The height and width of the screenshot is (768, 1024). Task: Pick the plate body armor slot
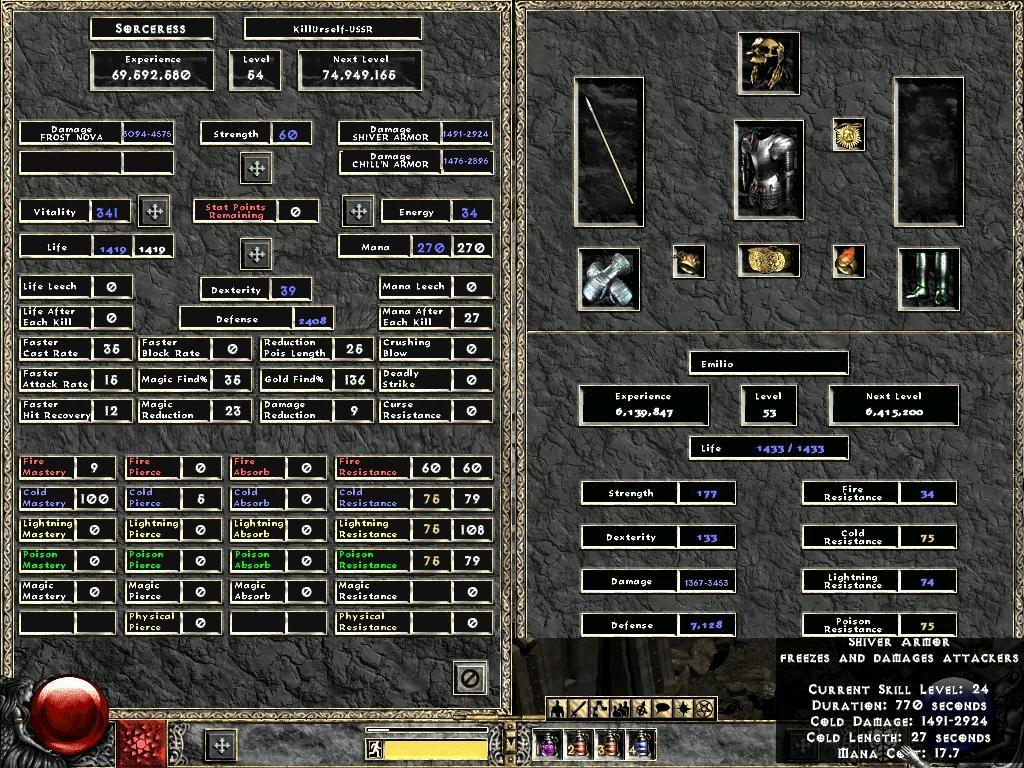point(768,170)
